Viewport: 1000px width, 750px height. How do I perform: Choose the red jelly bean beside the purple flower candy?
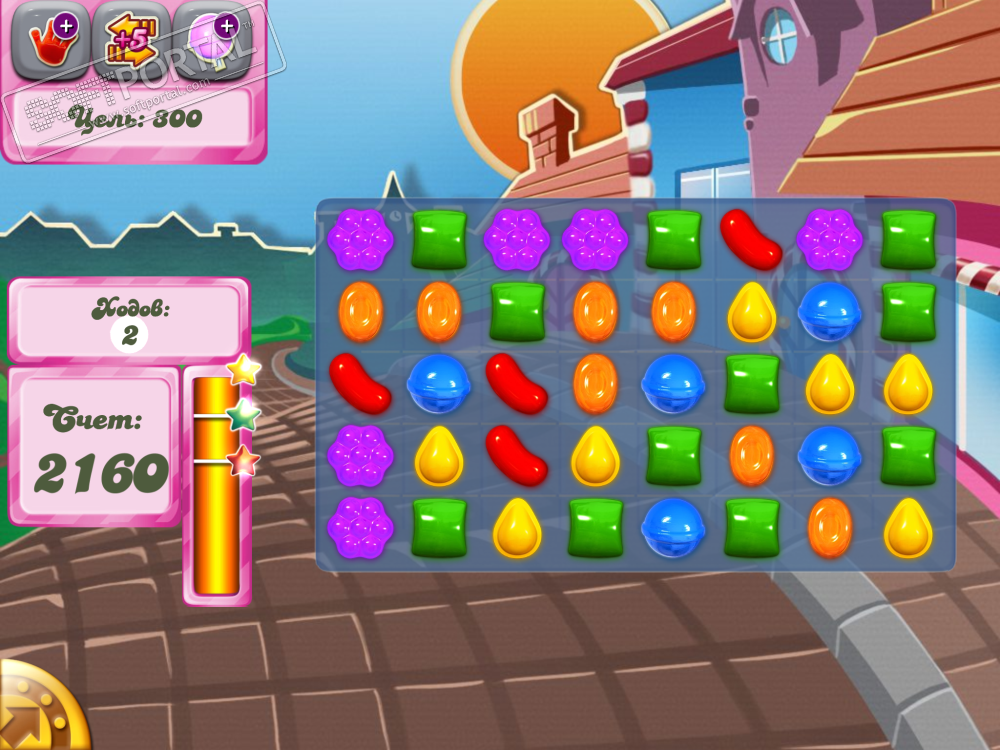click(x=751, y=239)
